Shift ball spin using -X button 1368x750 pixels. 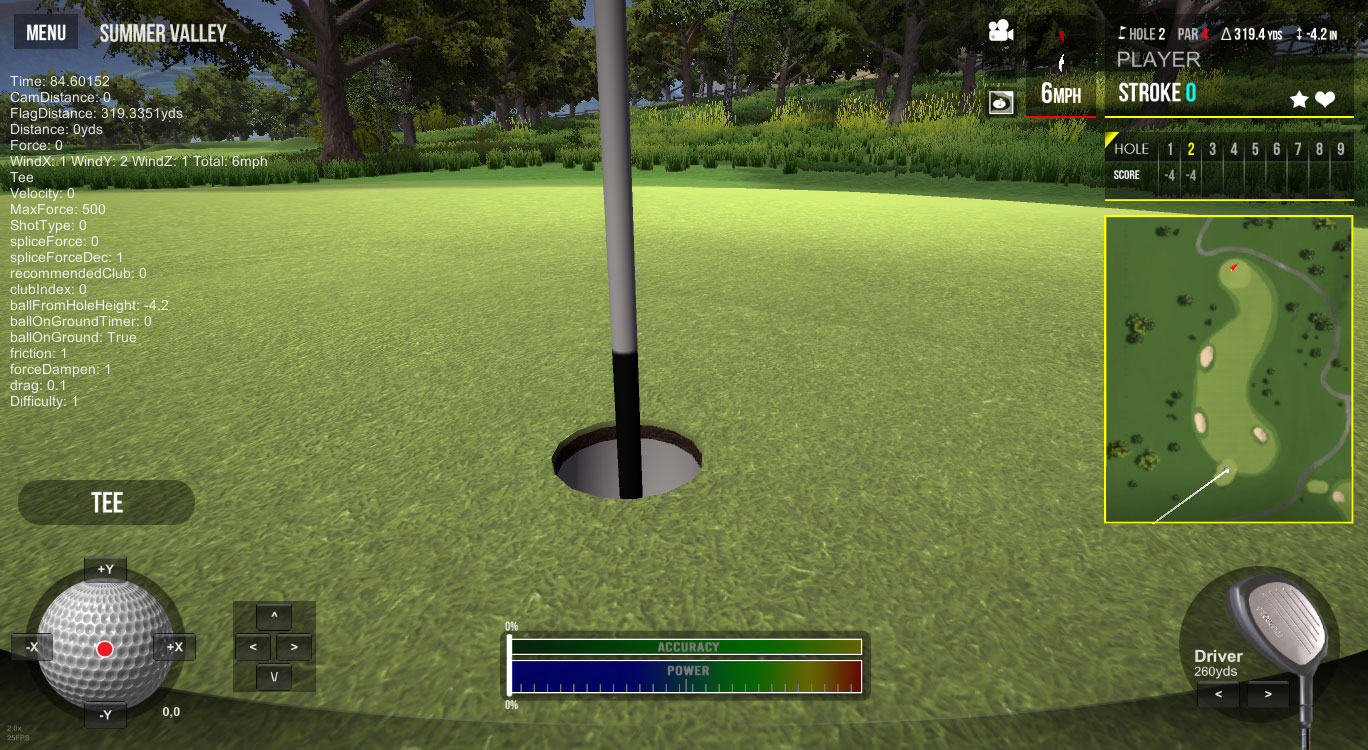[x=32, y=647]
